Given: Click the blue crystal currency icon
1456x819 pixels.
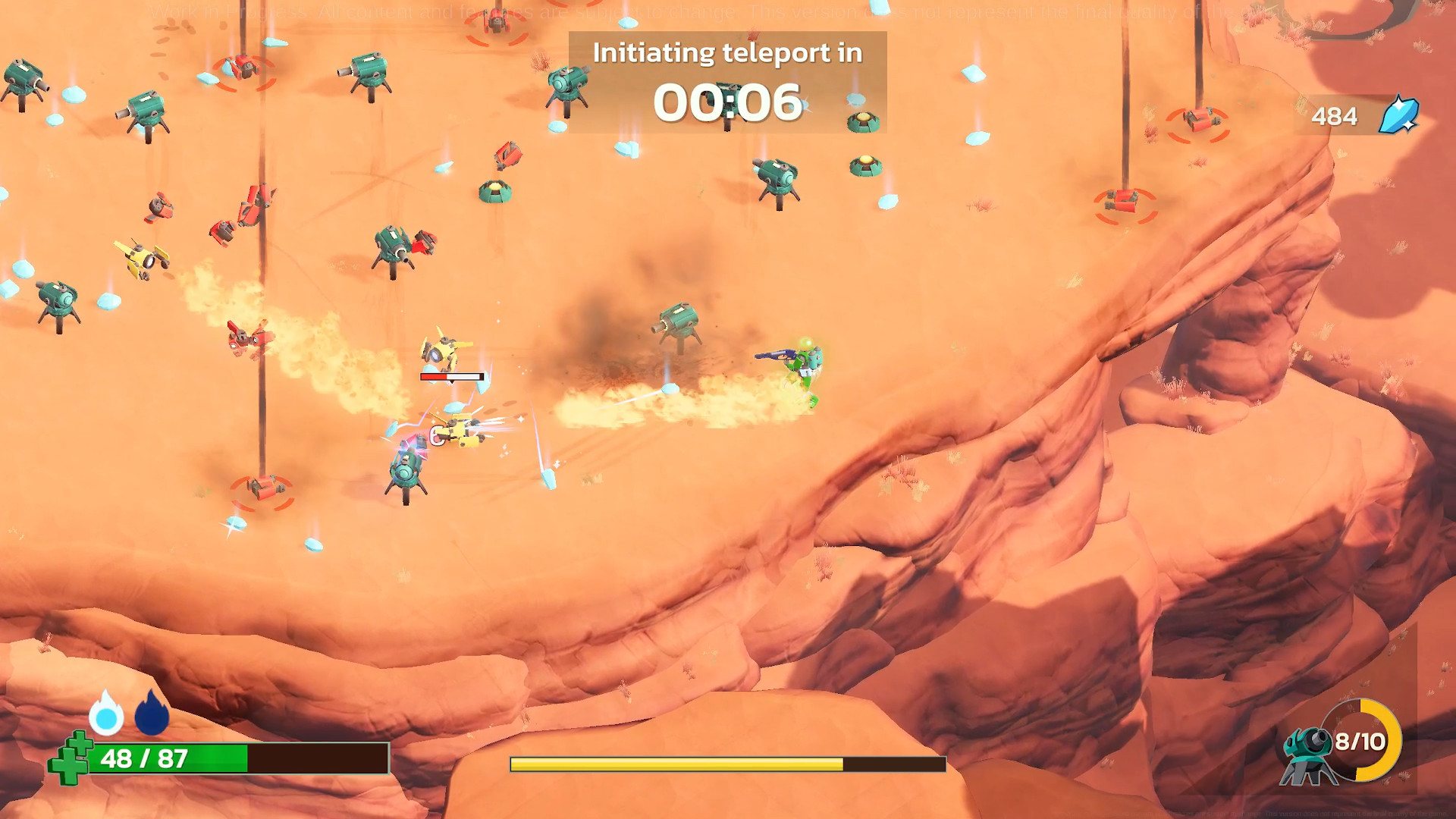Looking at the screenshot, I should tap(1398, 115).
